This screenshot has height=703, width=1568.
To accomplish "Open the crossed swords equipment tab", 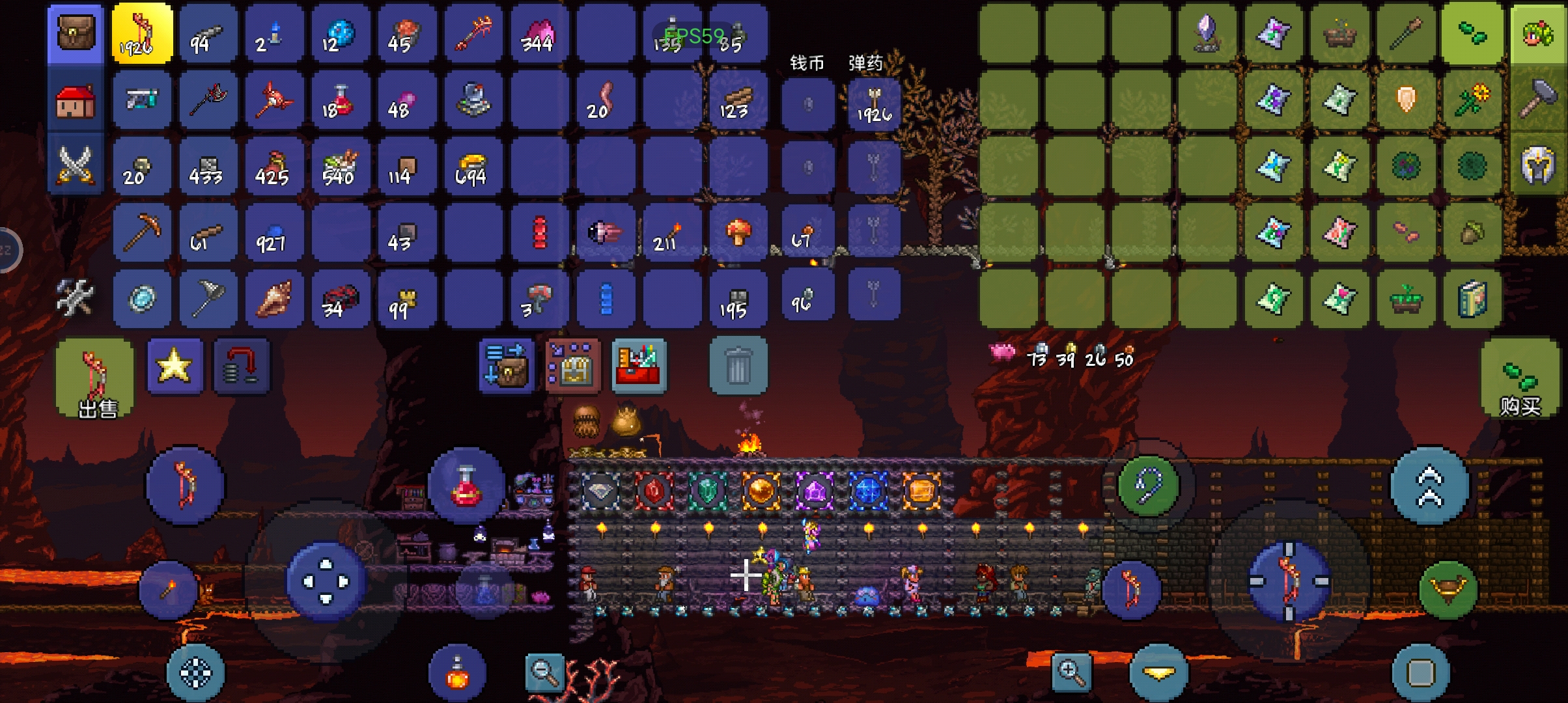I will (76, 164).
